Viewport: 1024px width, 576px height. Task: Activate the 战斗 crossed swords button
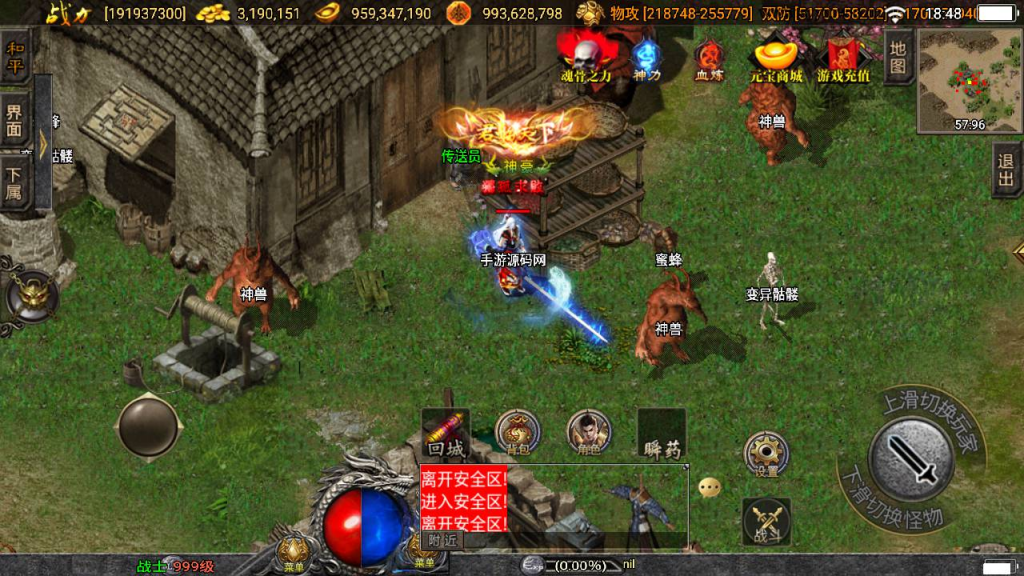pyautogui.click(x=767, y=521)
